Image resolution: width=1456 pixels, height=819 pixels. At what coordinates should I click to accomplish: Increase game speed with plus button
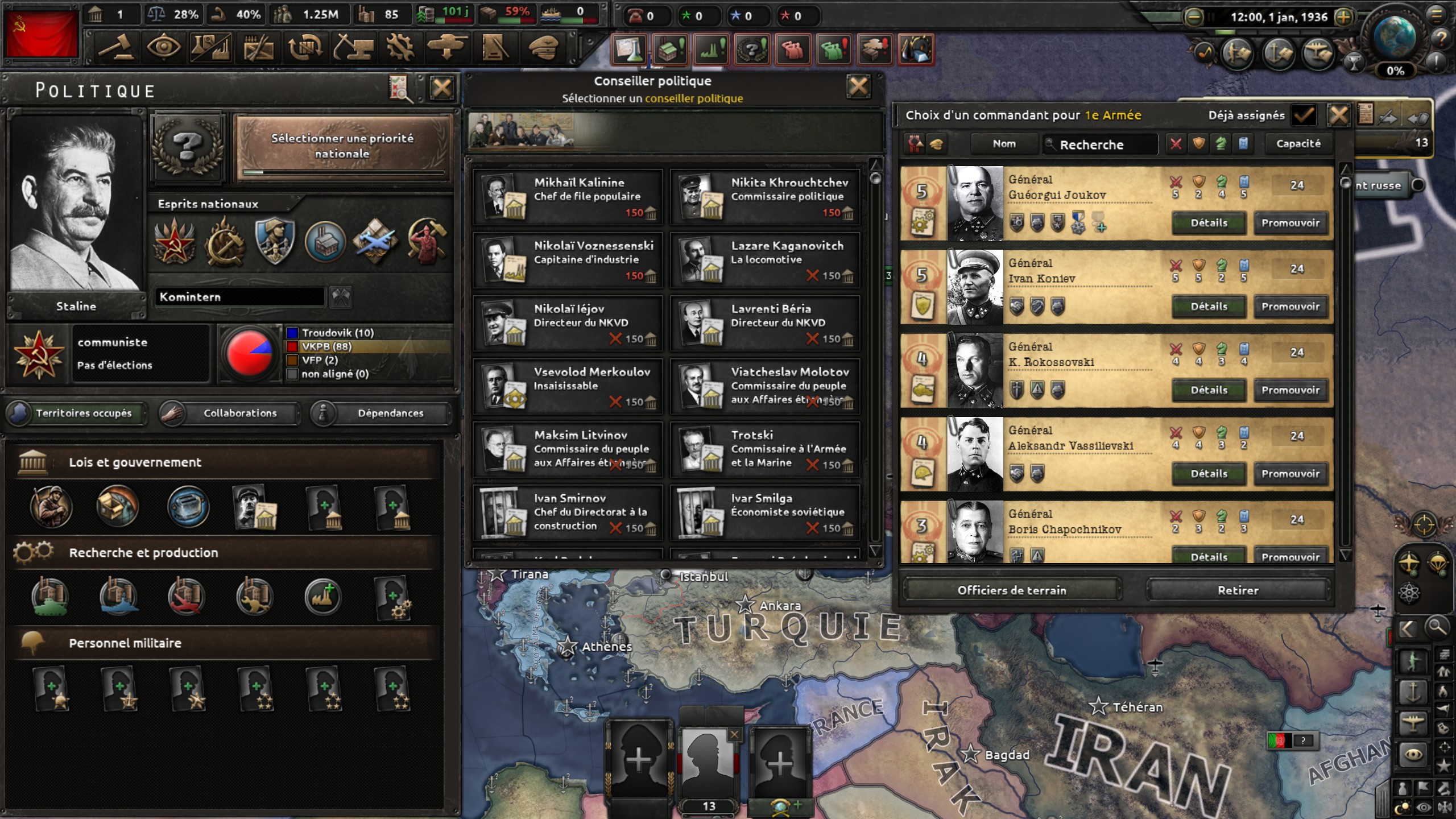(x=1344, y=17)
